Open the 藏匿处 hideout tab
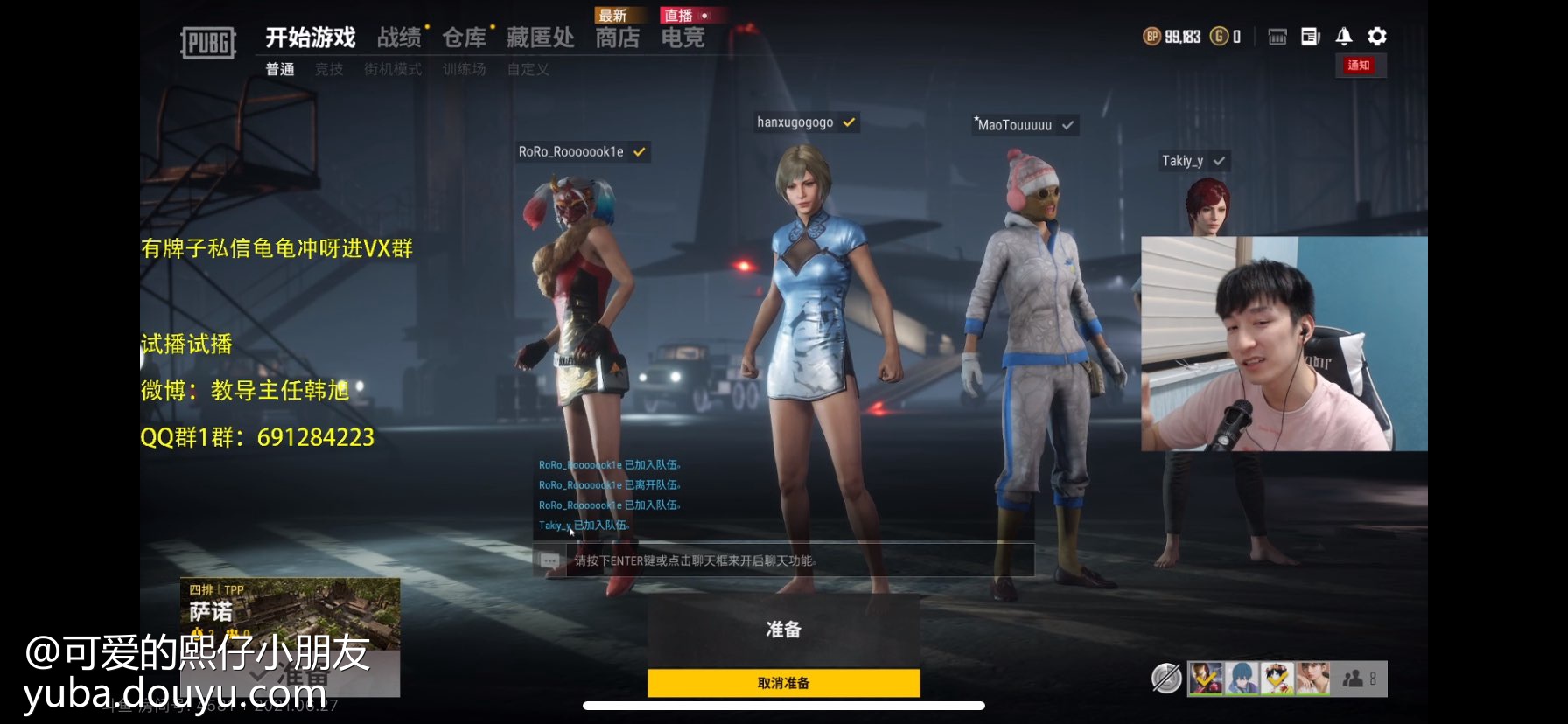The image size is (1568, 724). point(540,38)
